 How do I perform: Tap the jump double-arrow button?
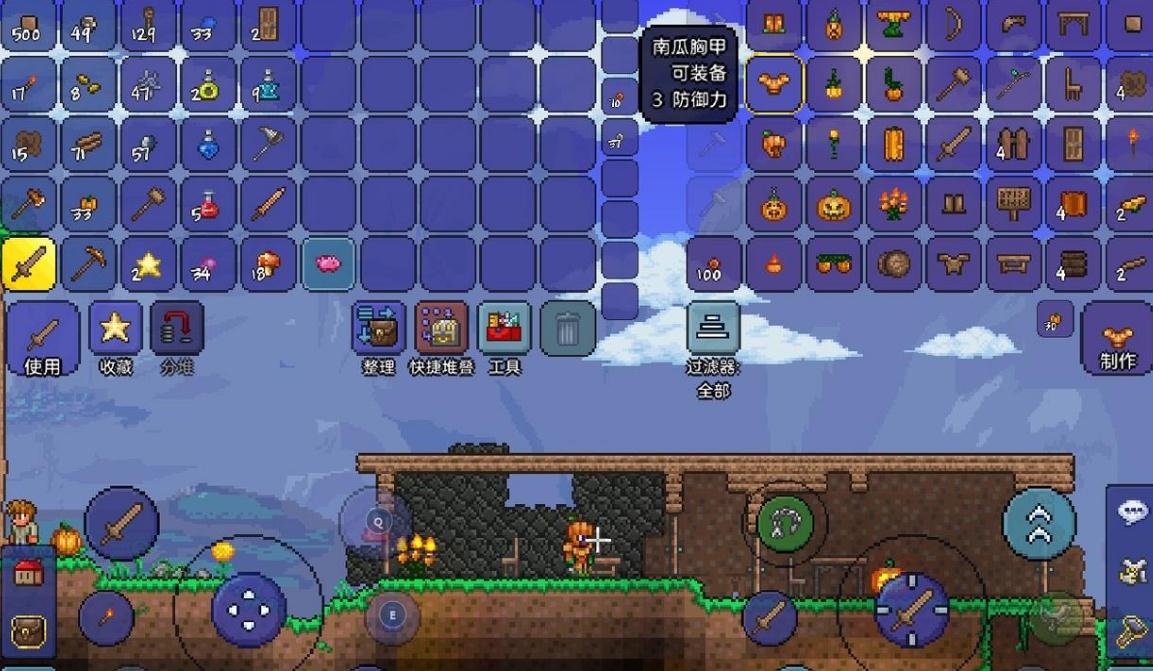[x=1039, y=521]
